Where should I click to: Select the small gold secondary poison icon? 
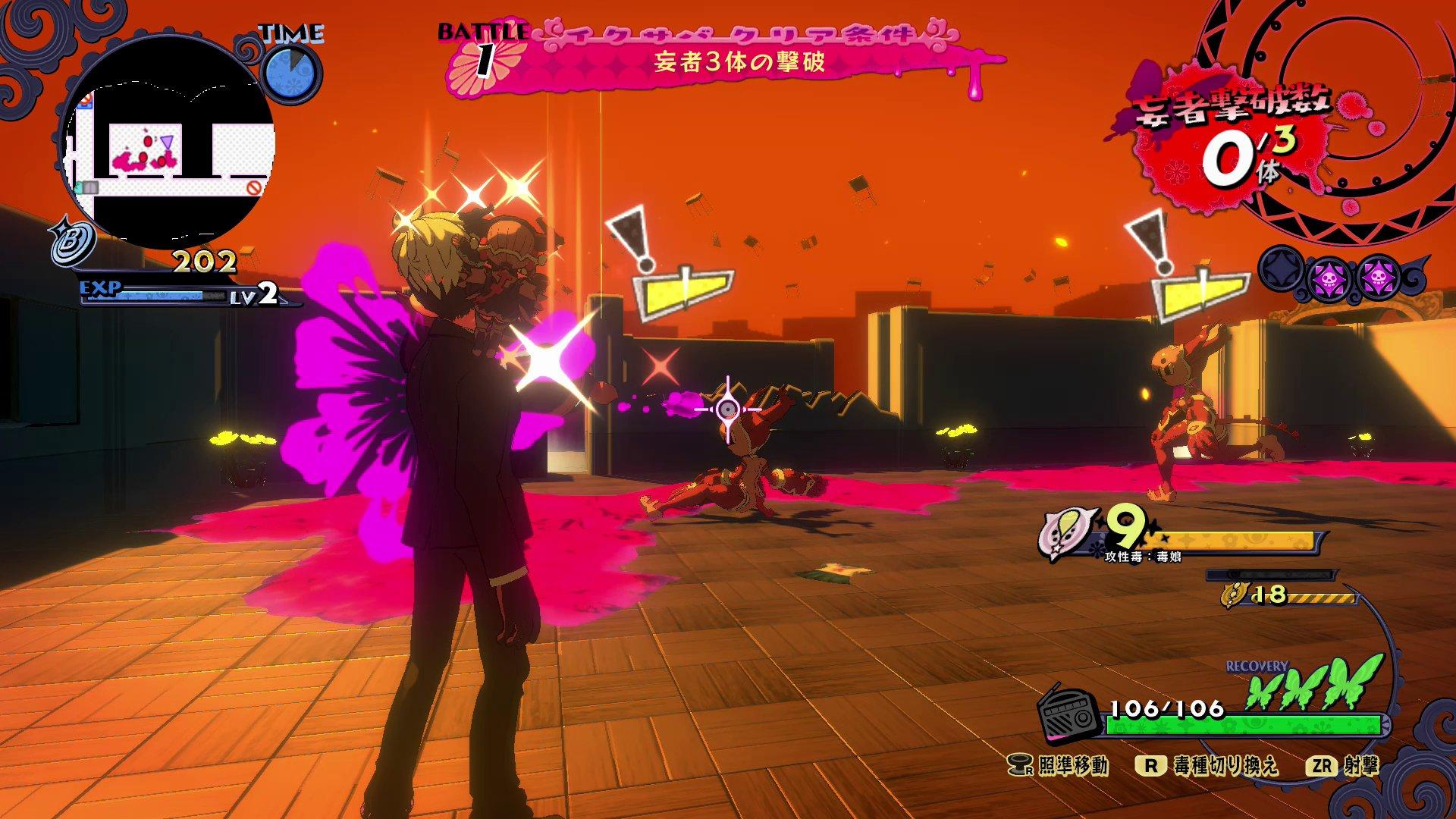coord(1234,595)
